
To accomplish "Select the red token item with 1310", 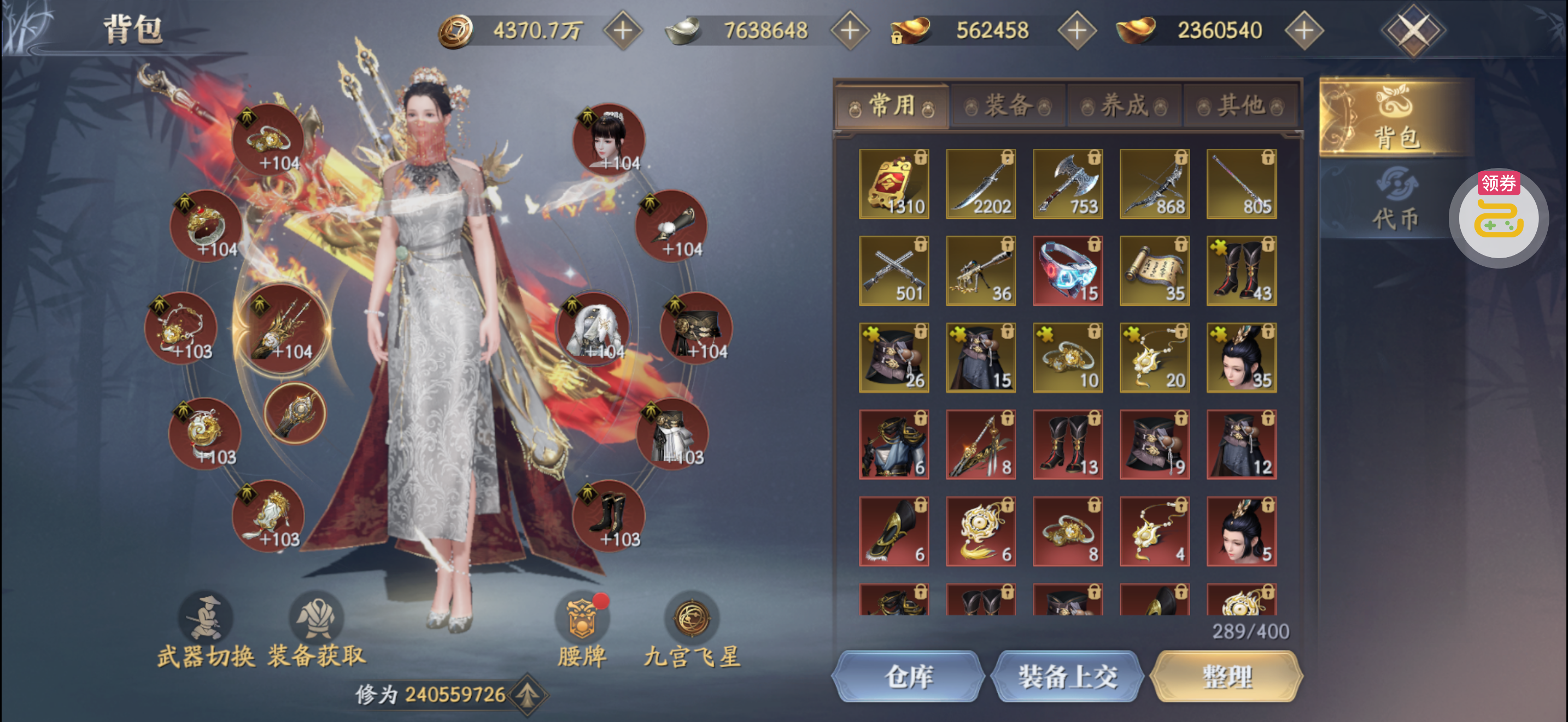I will click(x=893, y=184).
